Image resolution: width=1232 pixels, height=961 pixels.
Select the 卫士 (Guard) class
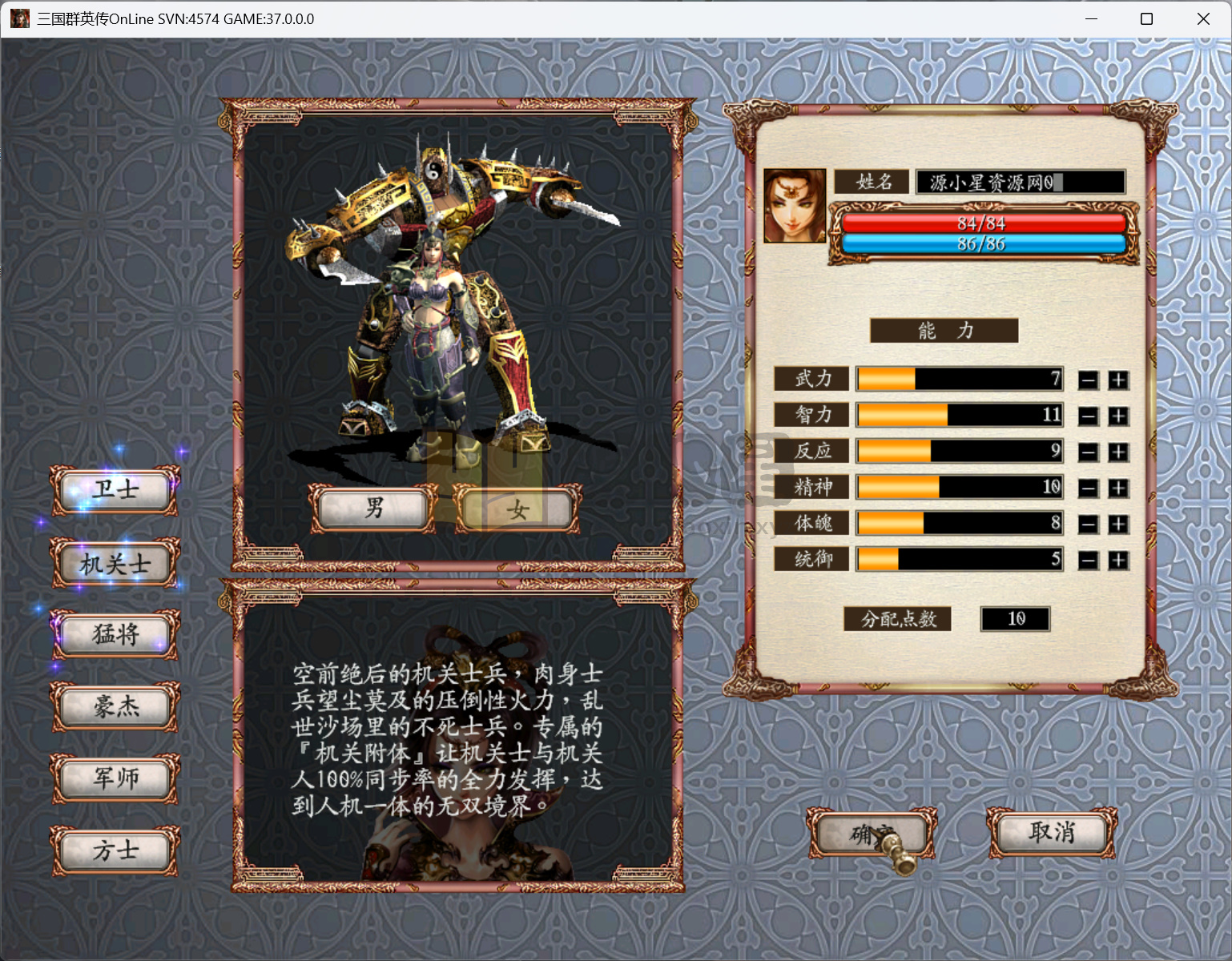[115, 489]
